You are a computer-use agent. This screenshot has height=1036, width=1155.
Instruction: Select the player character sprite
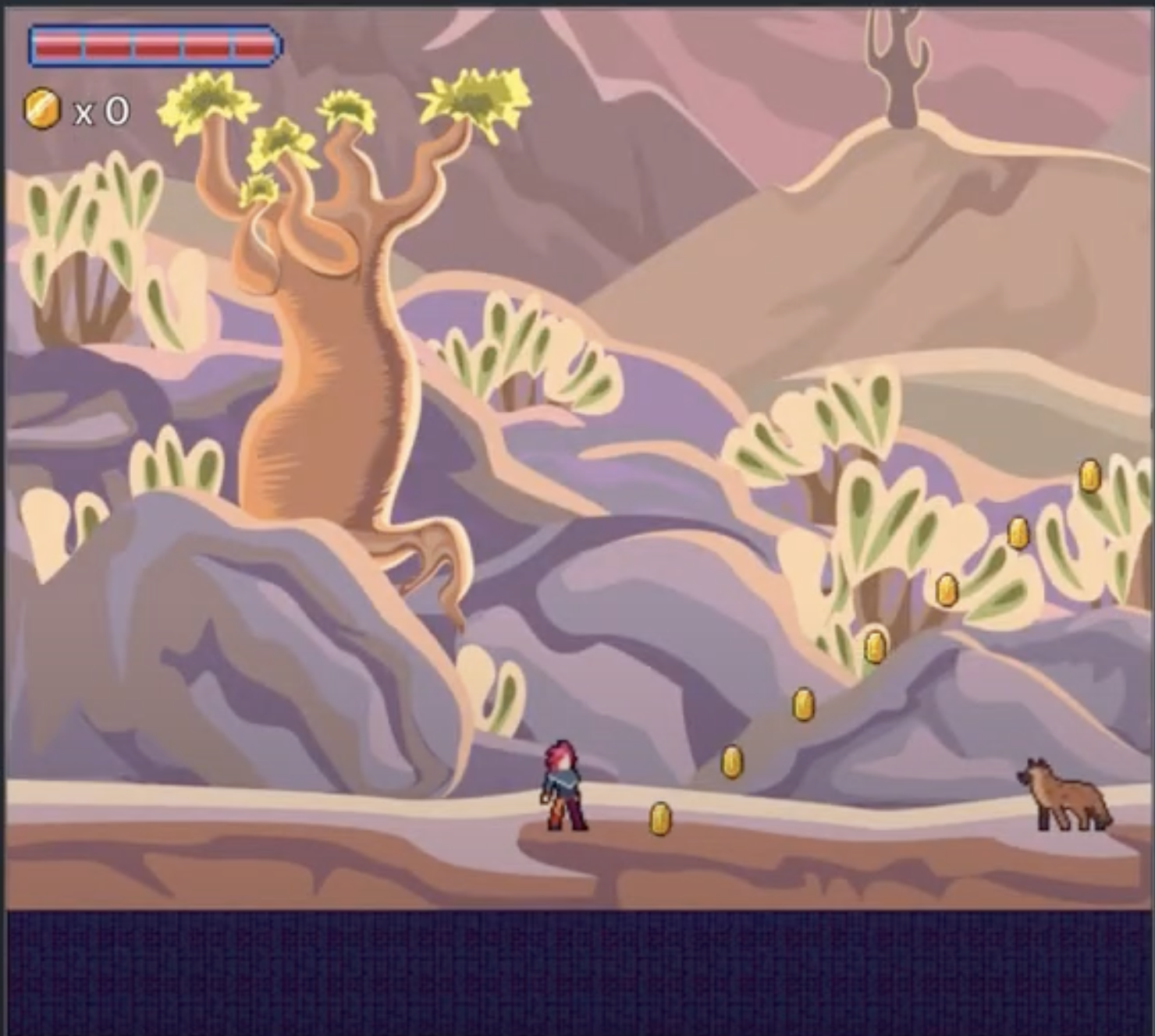point(560,784)
